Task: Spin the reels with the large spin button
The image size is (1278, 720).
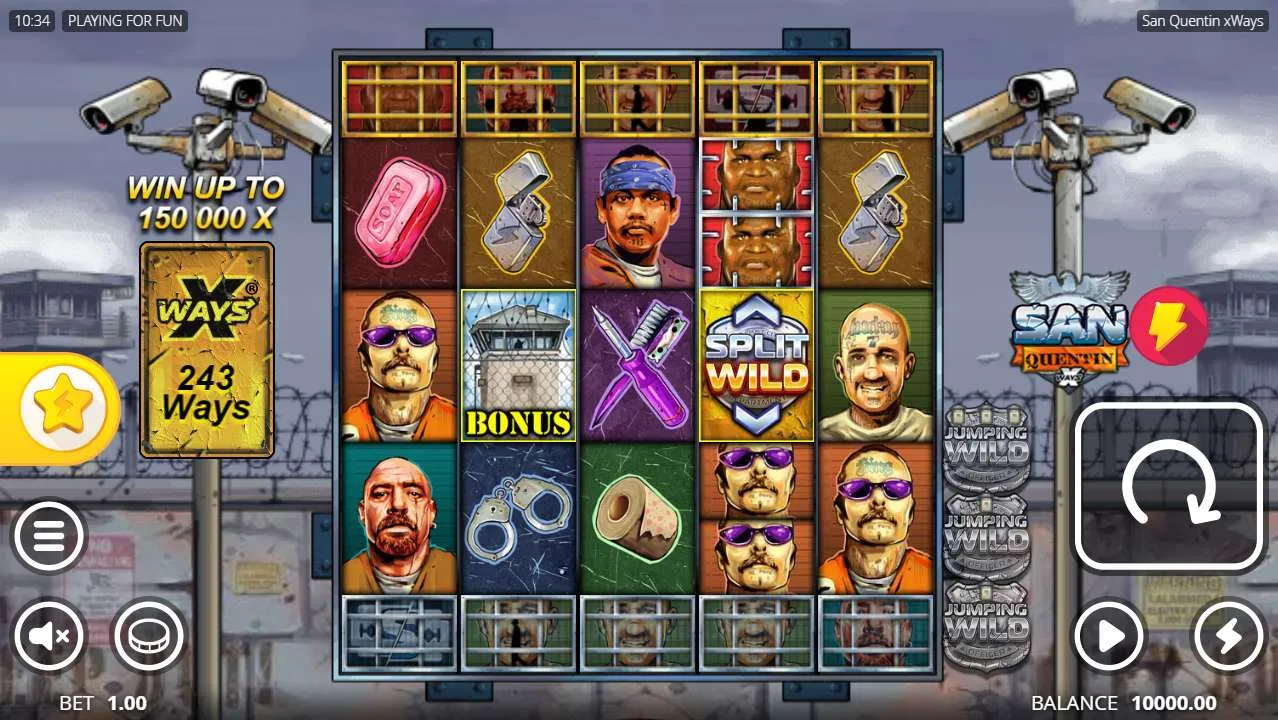Action: point(1169,487)
